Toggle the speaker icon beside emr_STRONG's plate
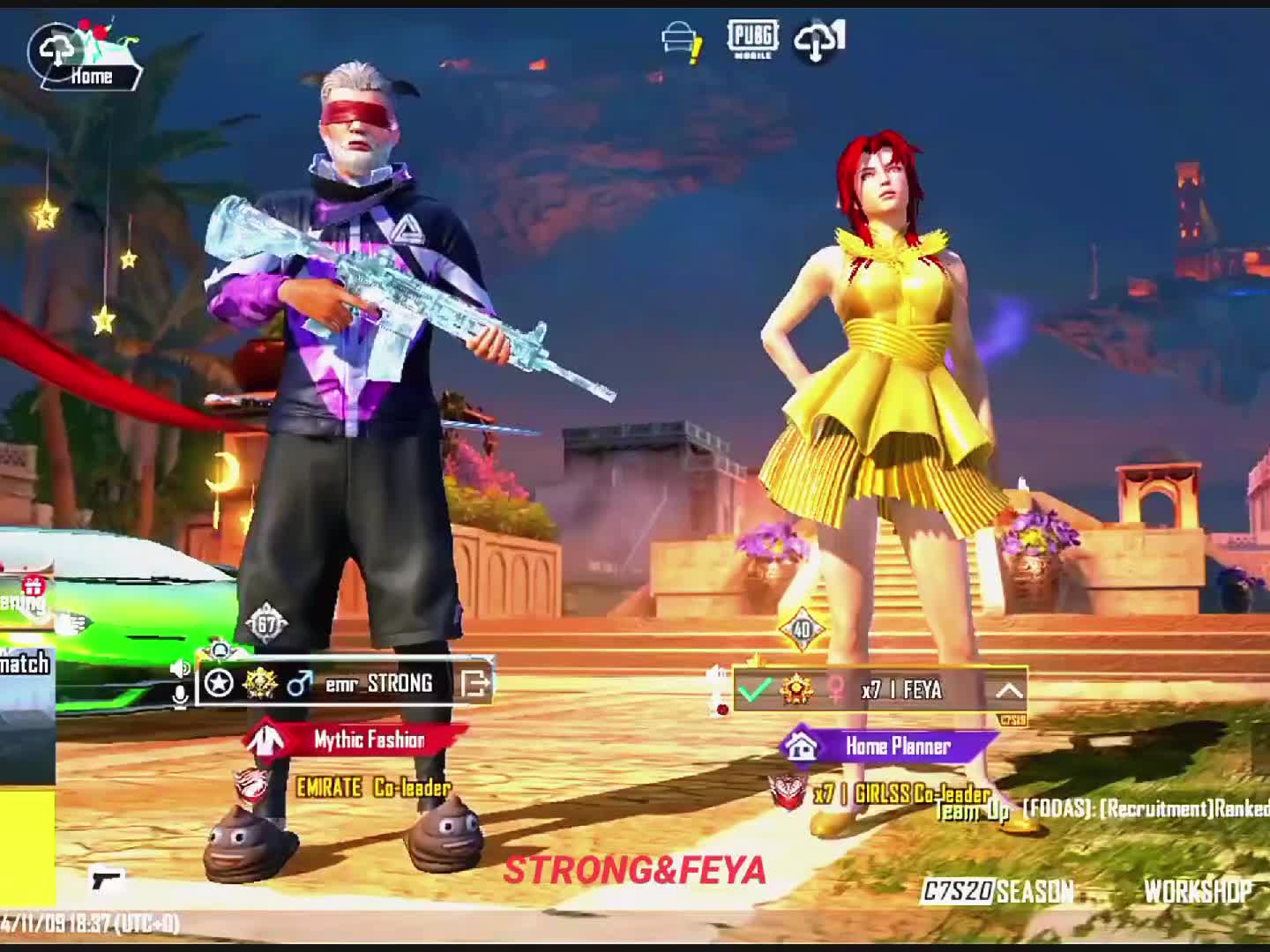The image size is (1270, 952). 179,668
